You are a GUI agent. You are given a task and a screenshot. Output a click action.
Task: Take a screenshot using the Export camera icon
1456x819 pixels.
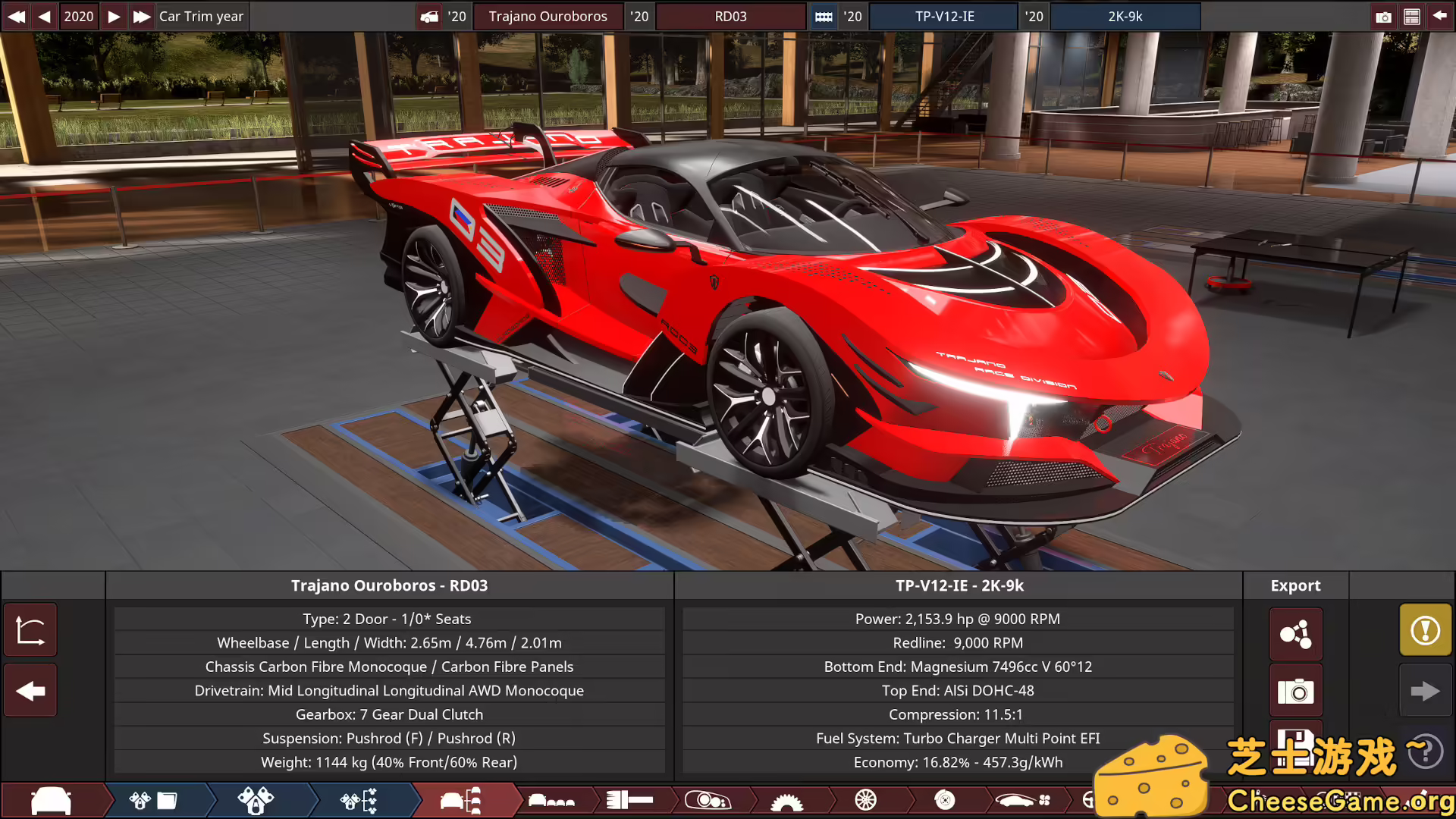1295,691
